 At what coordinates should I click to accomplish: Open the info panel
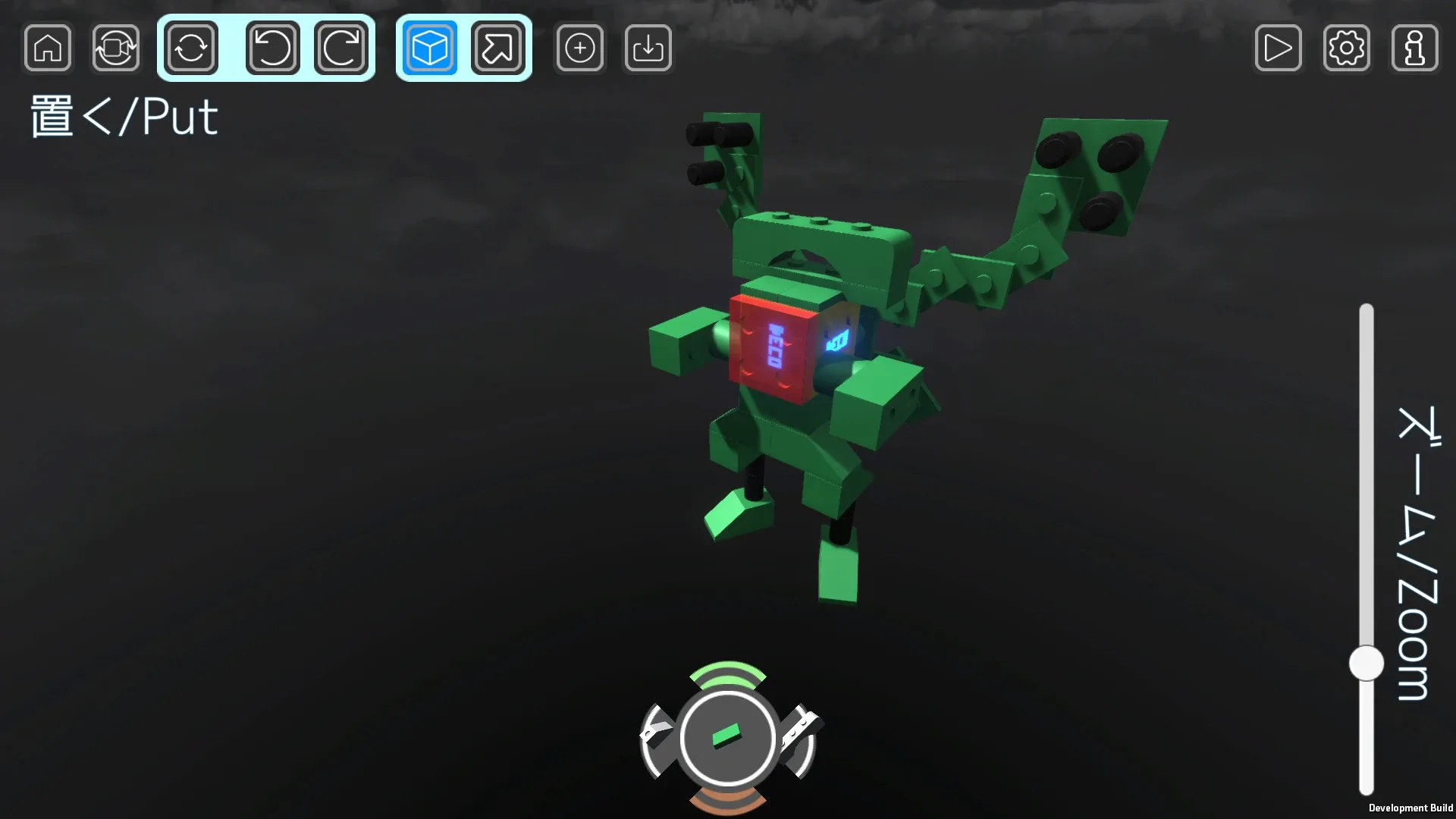(x=1415, y=48)
